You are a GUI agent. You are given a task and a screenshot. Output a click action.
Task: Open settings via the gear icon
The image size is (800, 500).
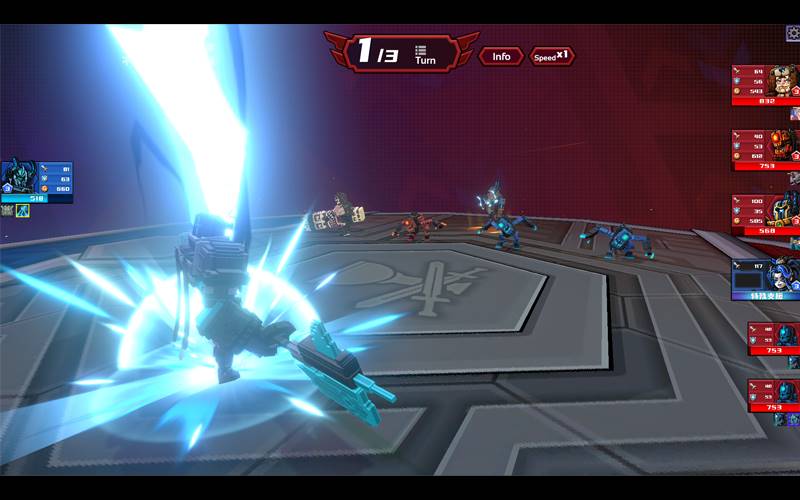click(792, 33)
